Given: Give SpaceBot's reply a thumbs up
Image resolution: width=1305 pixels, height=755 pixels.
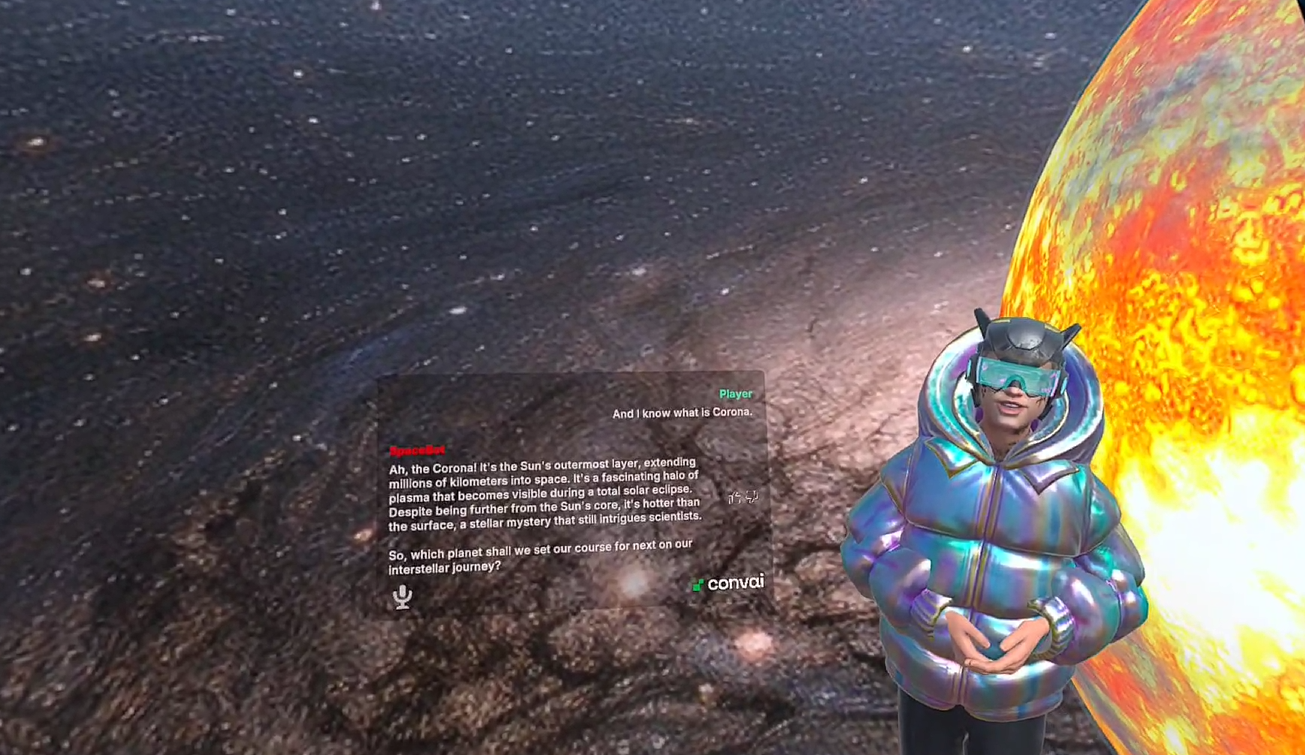Looking at the screenshot, I should point(734,498).
